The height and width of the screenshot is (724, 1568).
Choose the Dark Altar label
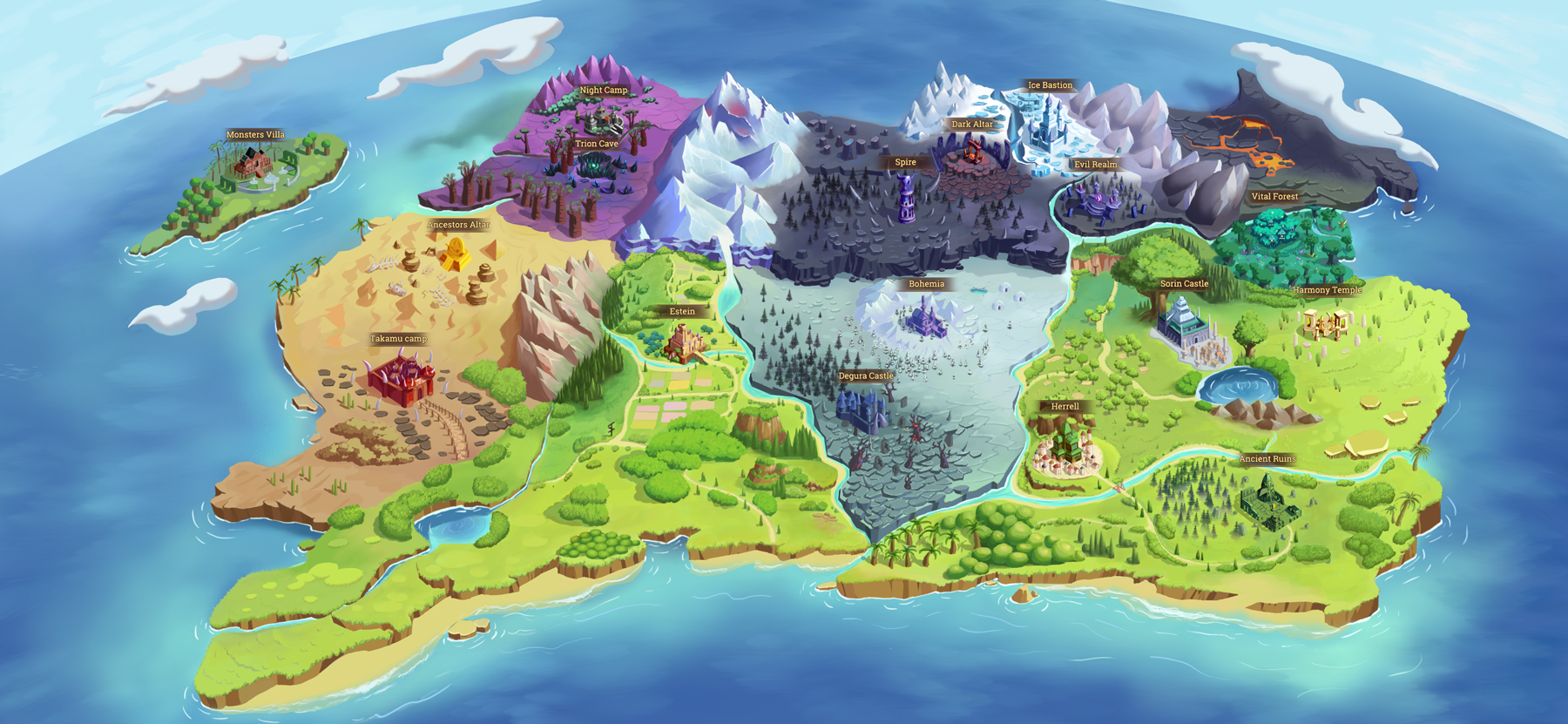coord(972,125)
